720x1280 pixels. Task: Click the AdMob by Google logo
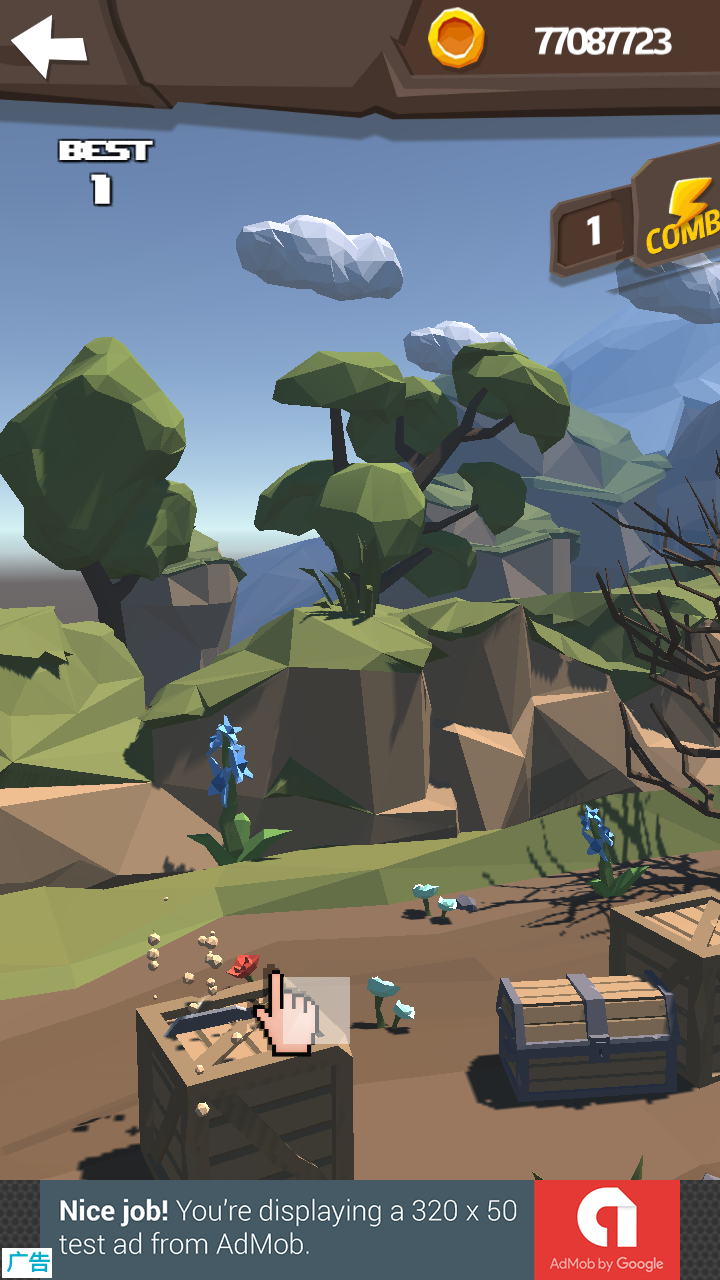(x=606, y=1228)
